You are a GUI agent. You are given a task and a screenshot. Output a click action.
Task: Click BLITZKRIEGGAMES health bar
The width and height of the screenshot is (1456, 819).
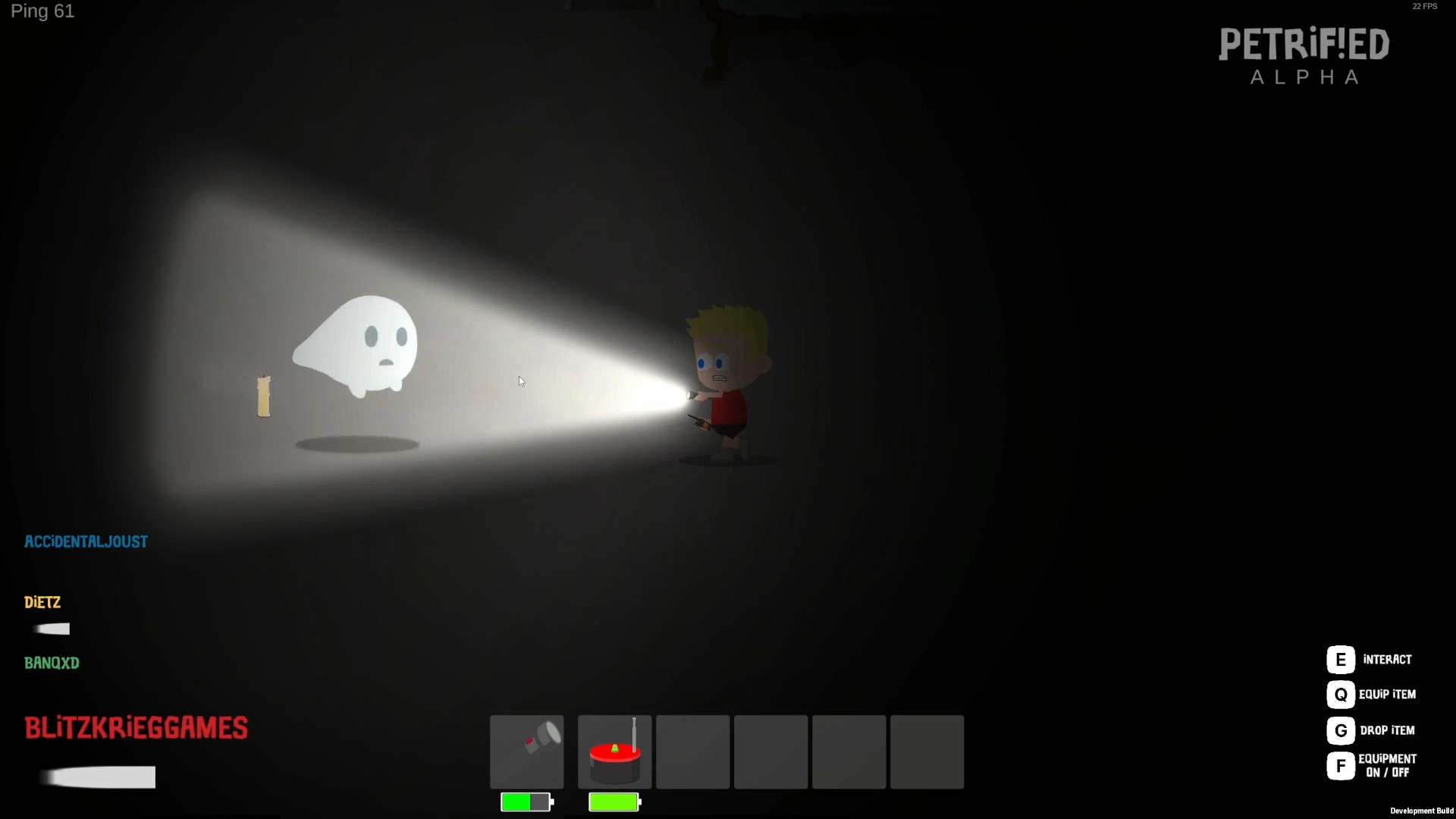[98, 777]
